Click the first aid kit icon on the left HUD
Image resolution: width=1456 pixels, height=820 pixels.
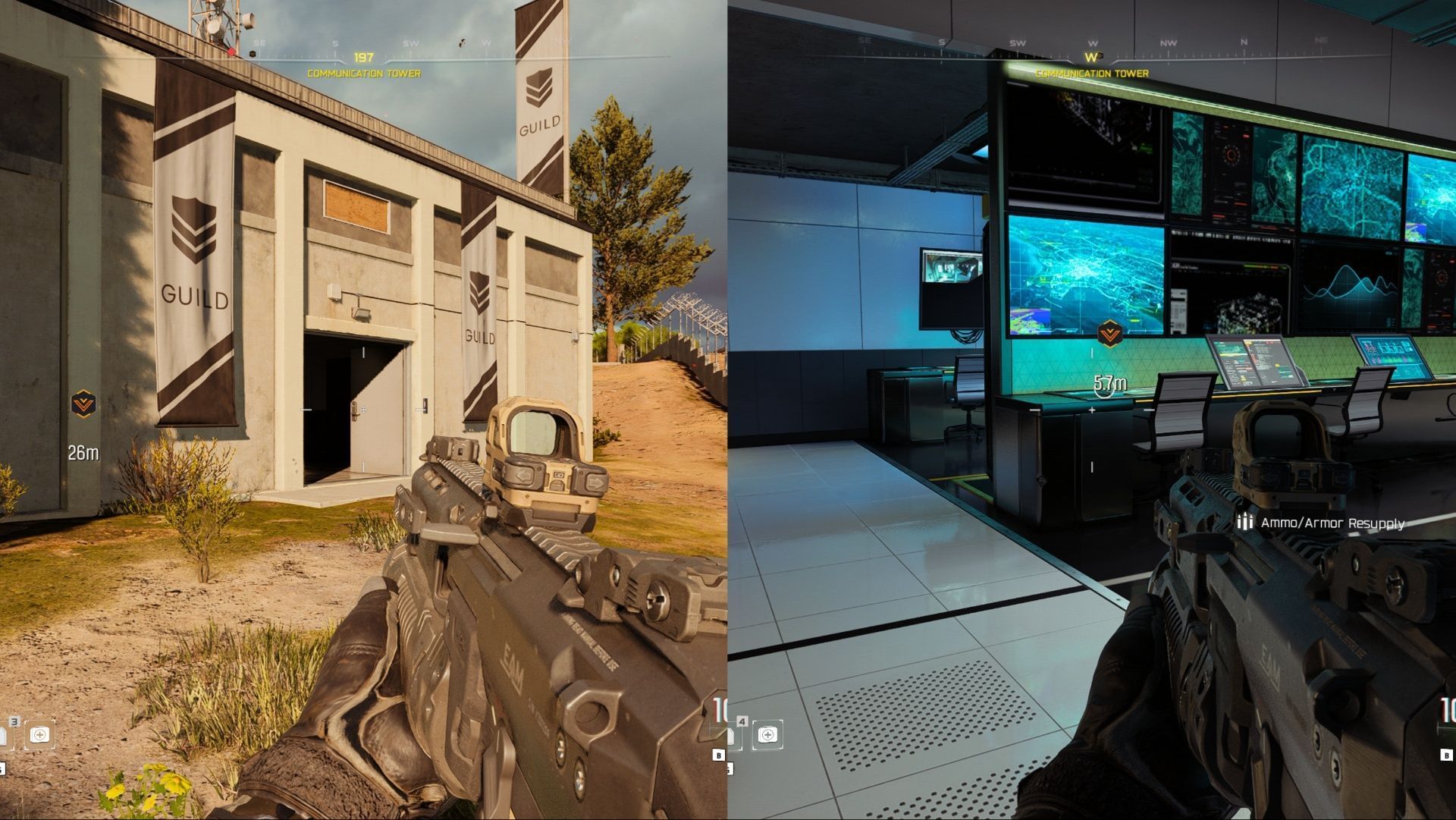pyautogui.click(x=41, y=735)
